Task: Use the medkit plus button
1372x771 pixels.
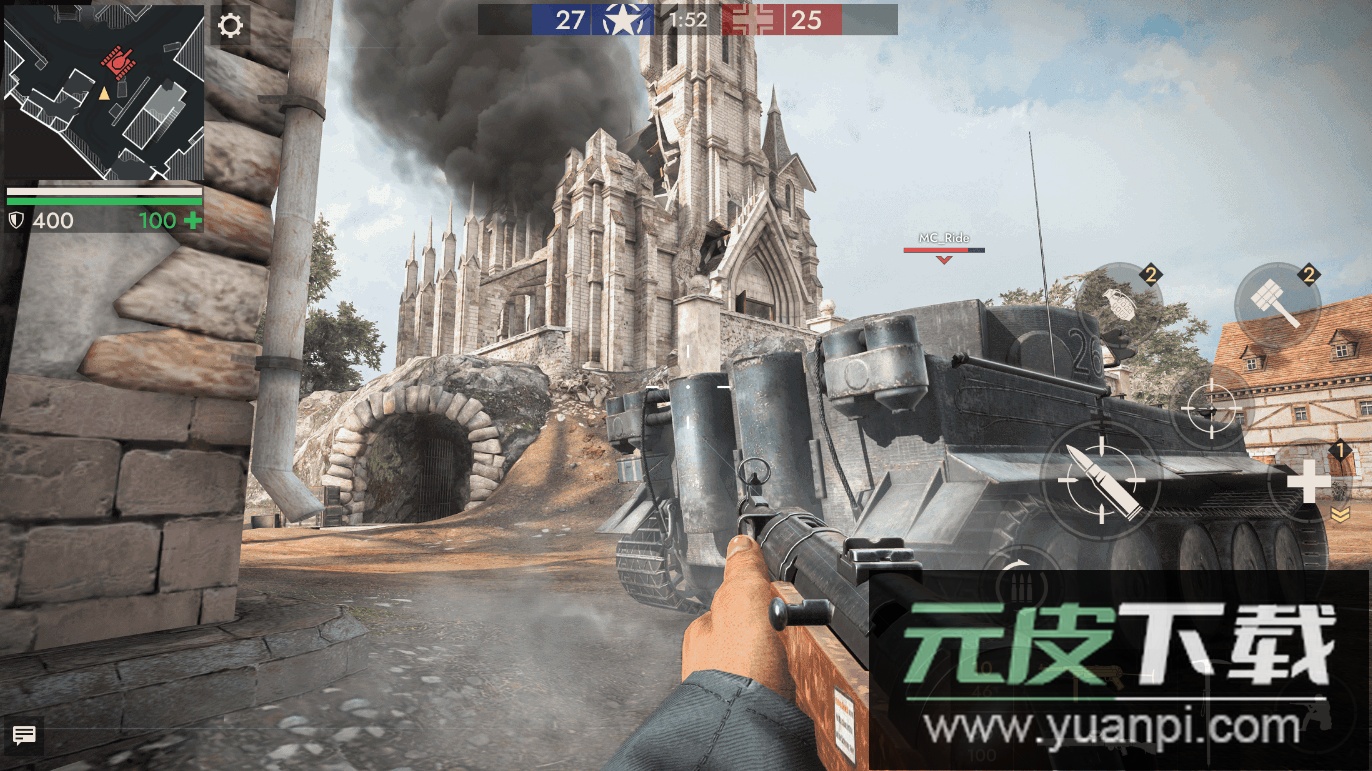Action: pyautogui.click(x=1307, y=482)
